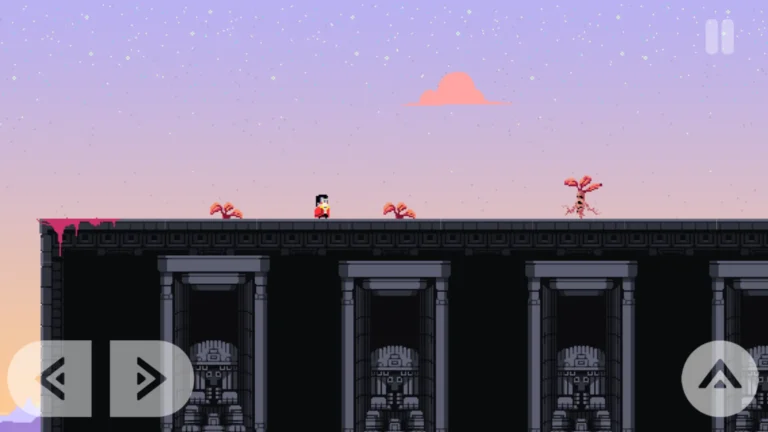Hit the jump double-chevron button
Screen dimensions: 768x432
[x=719, y=378]
